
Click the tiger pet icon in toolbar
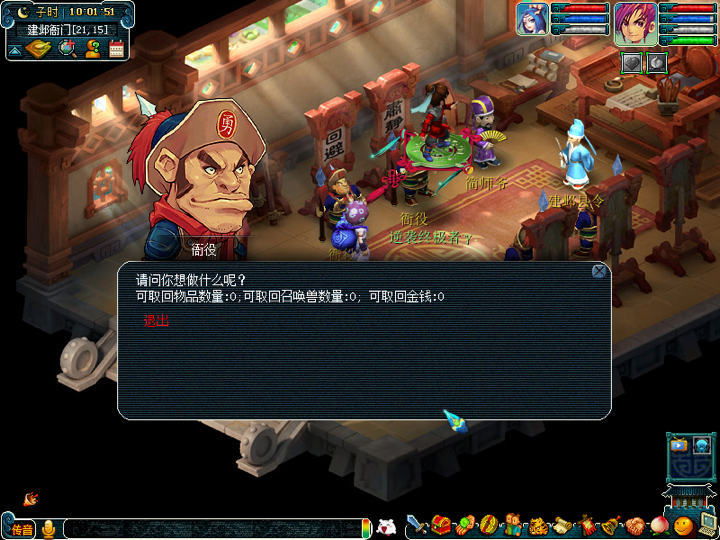point(537,525)
